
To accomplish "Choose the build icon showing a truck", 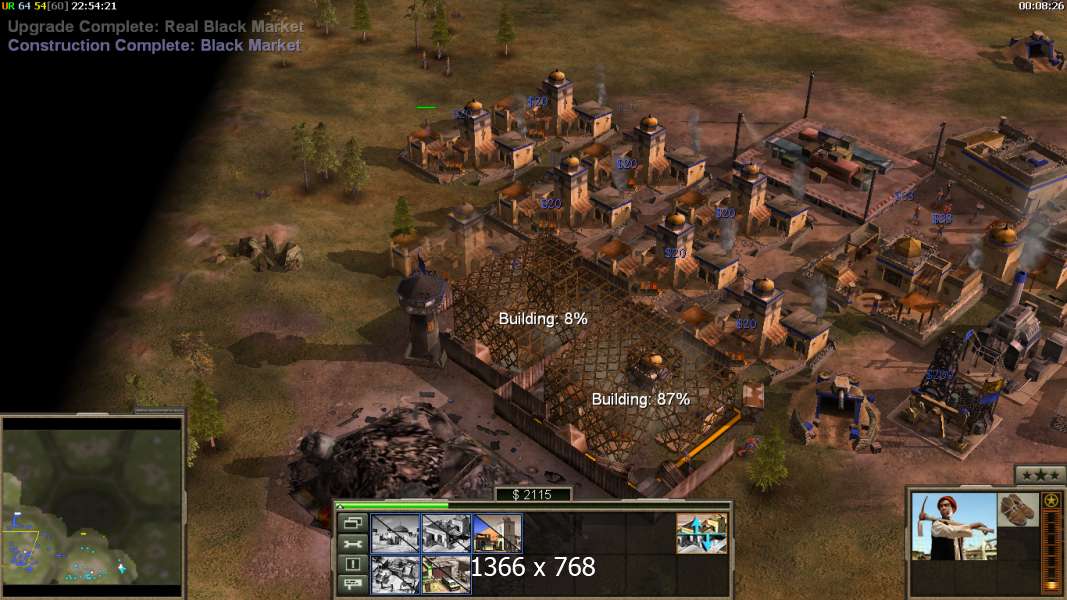I will pos(446,575).
